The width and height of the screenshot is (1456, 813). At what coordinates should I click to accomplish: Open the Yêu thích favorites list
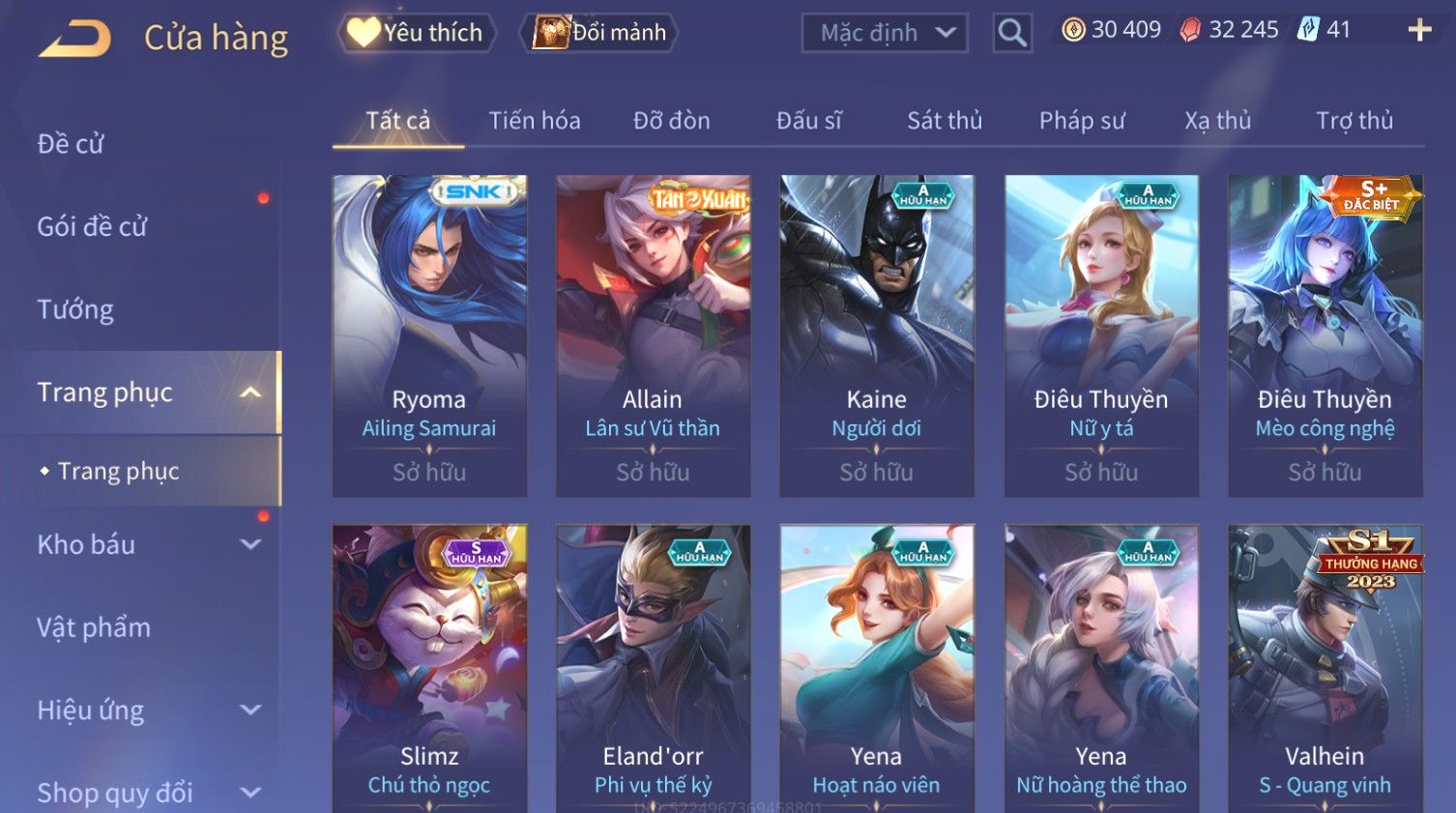417,33
